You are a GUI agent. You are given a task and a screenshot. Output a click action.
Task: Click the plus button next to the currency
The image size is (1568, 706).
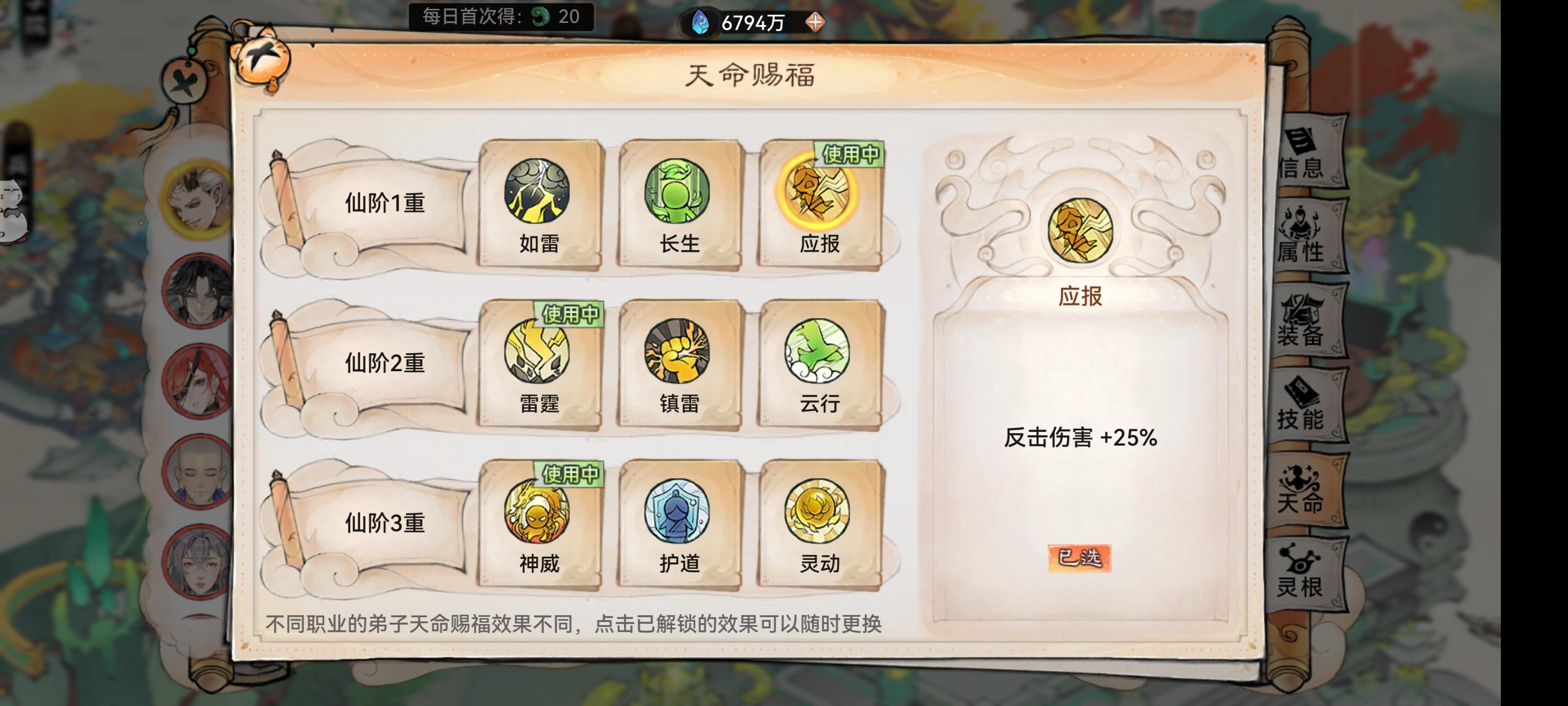pyautogui.click(x=816, y=23)
